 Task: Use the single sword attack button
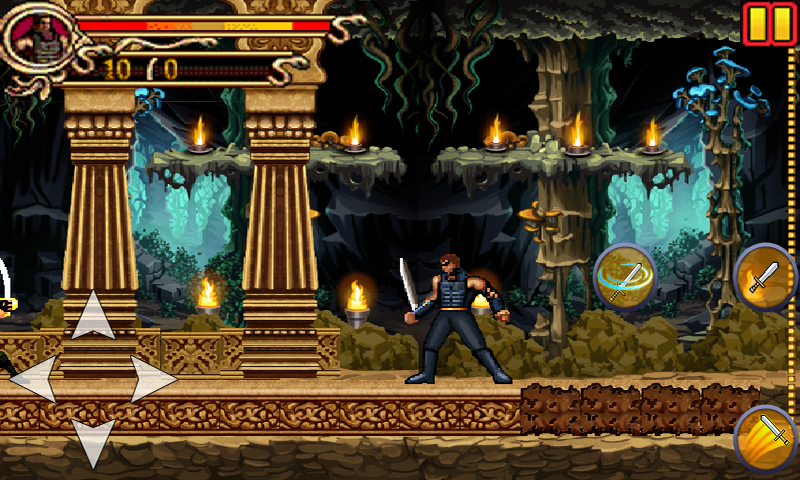pyautogui.click(x=767, y=275)
